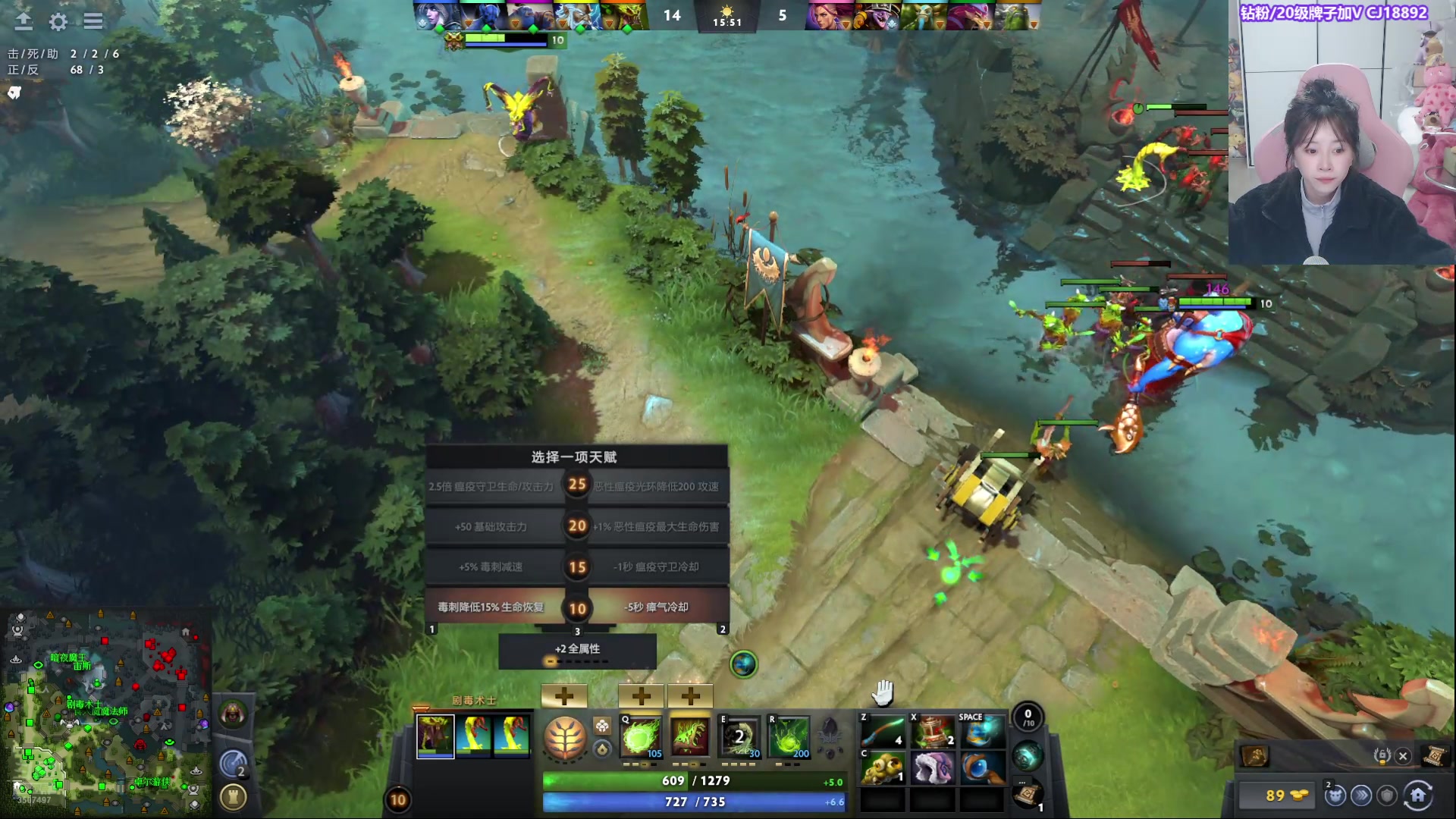Choose the level 10 talent 毒刺降低15%生命恢复
This screenshot has height=819, width=1456.
[491, 607]
